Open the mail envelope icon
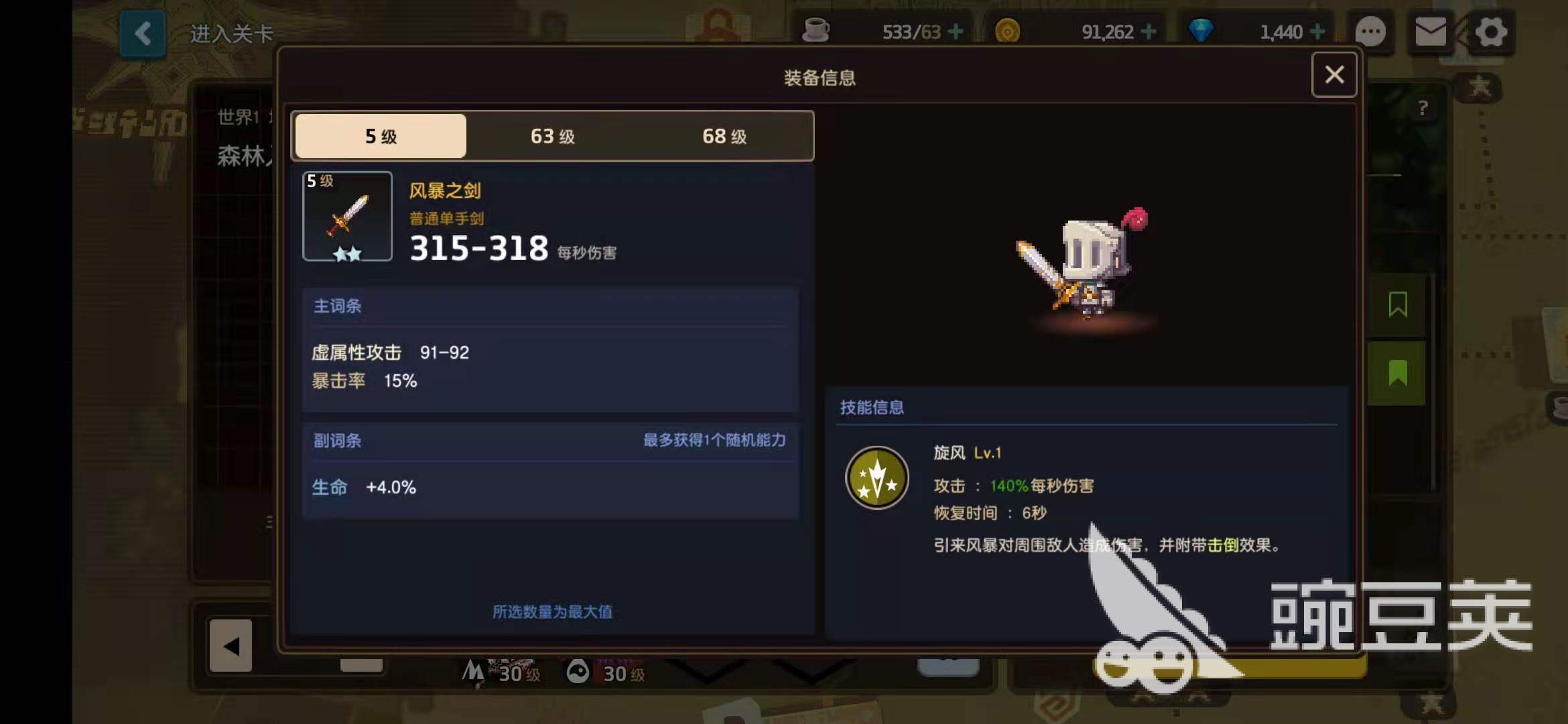Screen dimensions: 1568x724 click(1431, 32)
